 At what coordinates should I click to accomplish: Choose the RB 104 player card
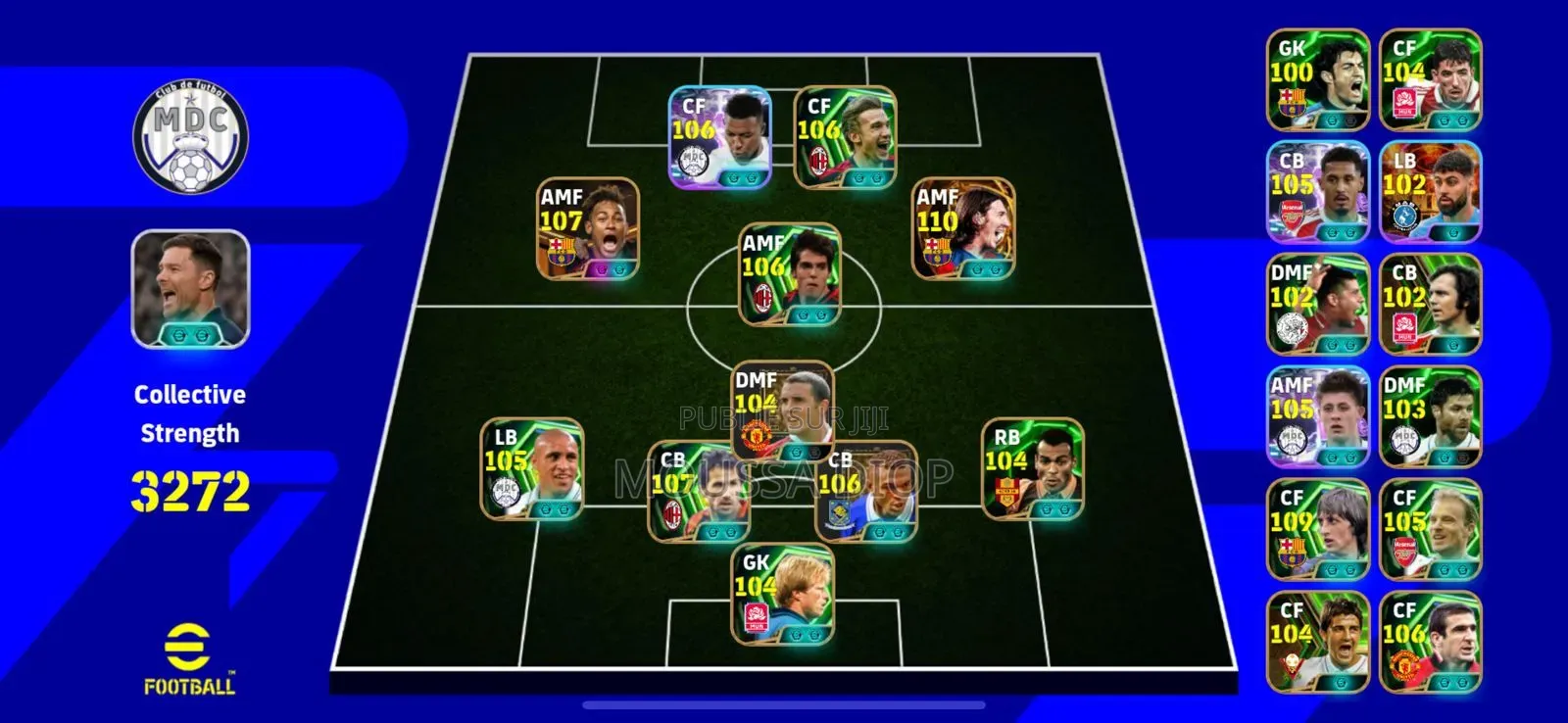point(1033,469)
